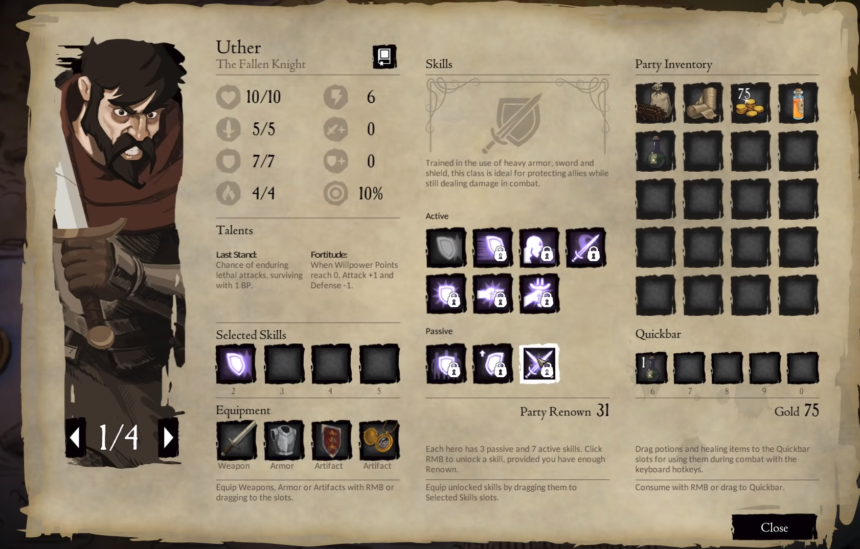Image resolution: width=860 pixels, height=549 pixels.
Task: Click the 75 gold coins stack
Action: [750, 102]
